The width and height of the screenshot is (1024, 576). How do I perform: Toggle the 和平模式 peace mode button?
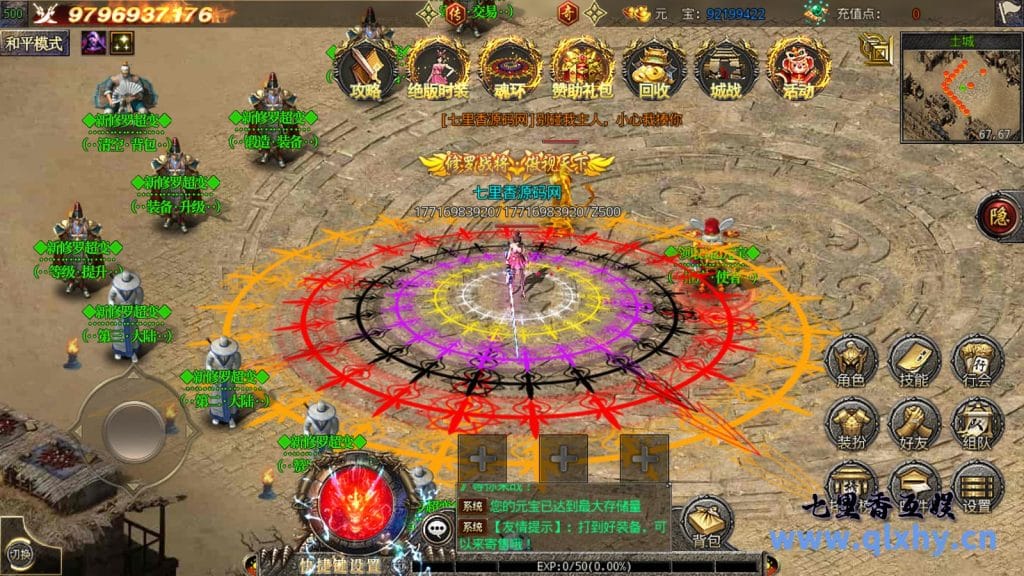34,43
